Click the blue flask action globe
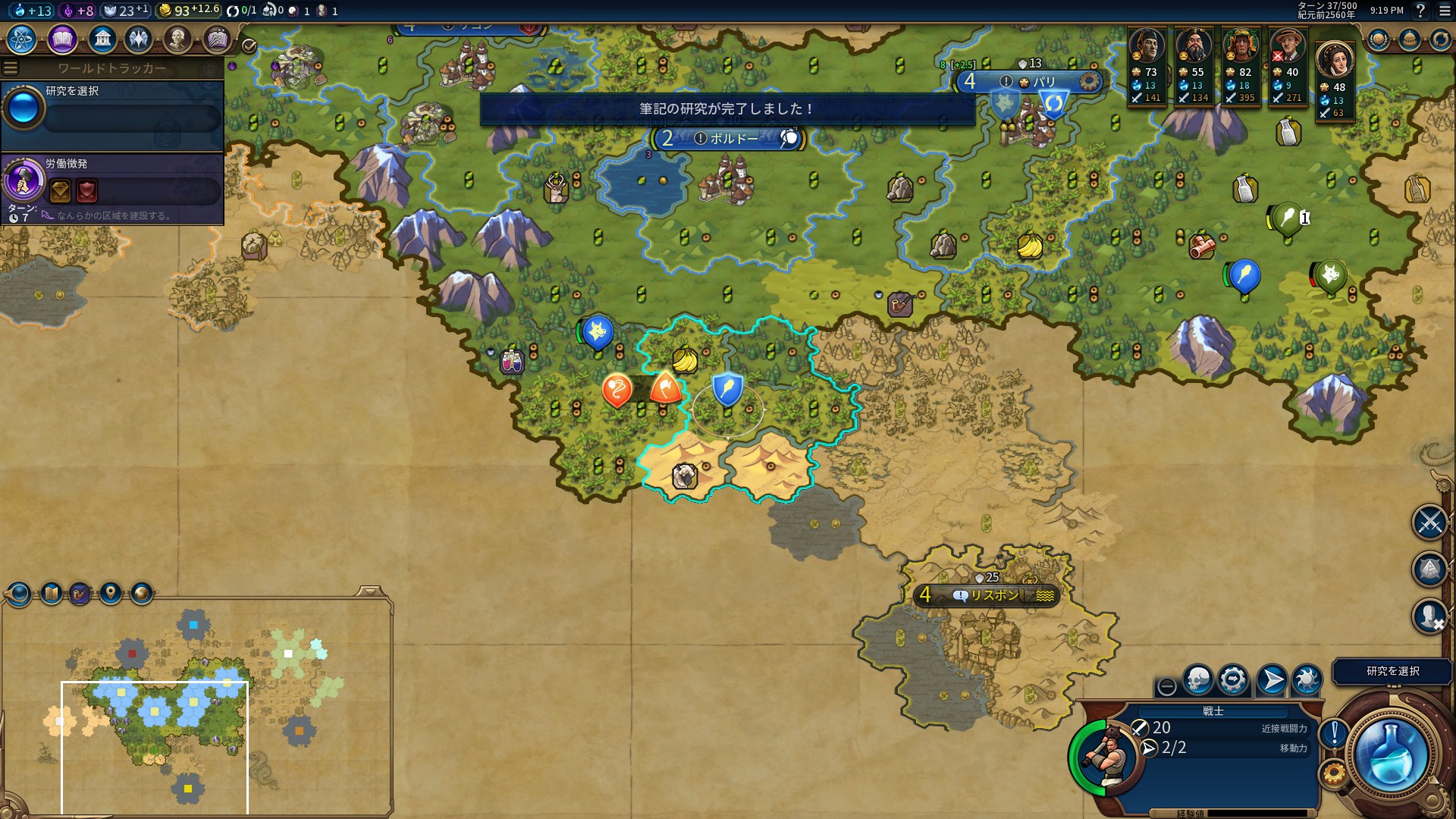This screenshot has height=819, width=1456. click(x=1391, y=755)
